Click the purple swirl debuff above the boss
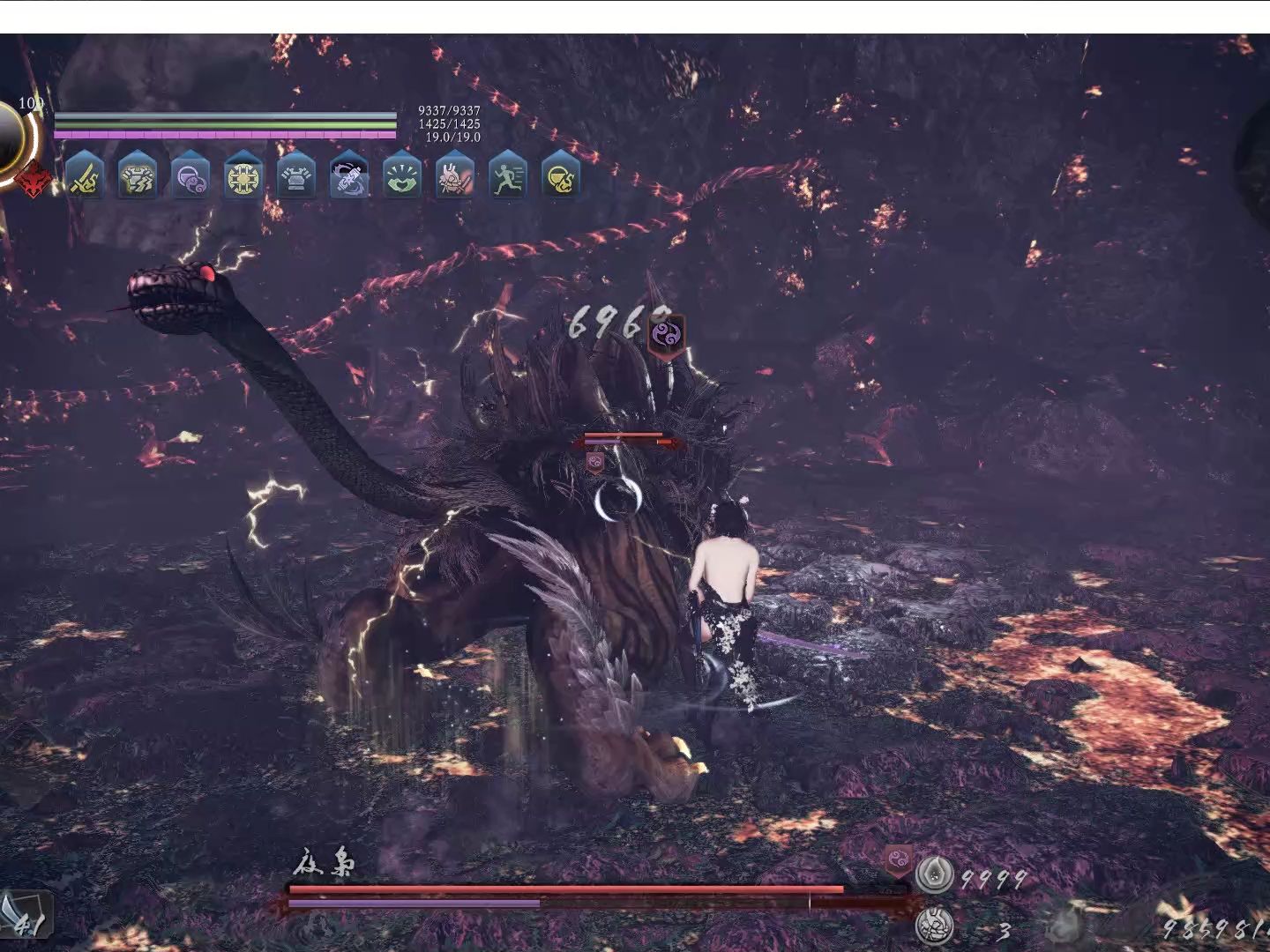The width and height of the screenshot is (1270, 952). coord(665,334)
